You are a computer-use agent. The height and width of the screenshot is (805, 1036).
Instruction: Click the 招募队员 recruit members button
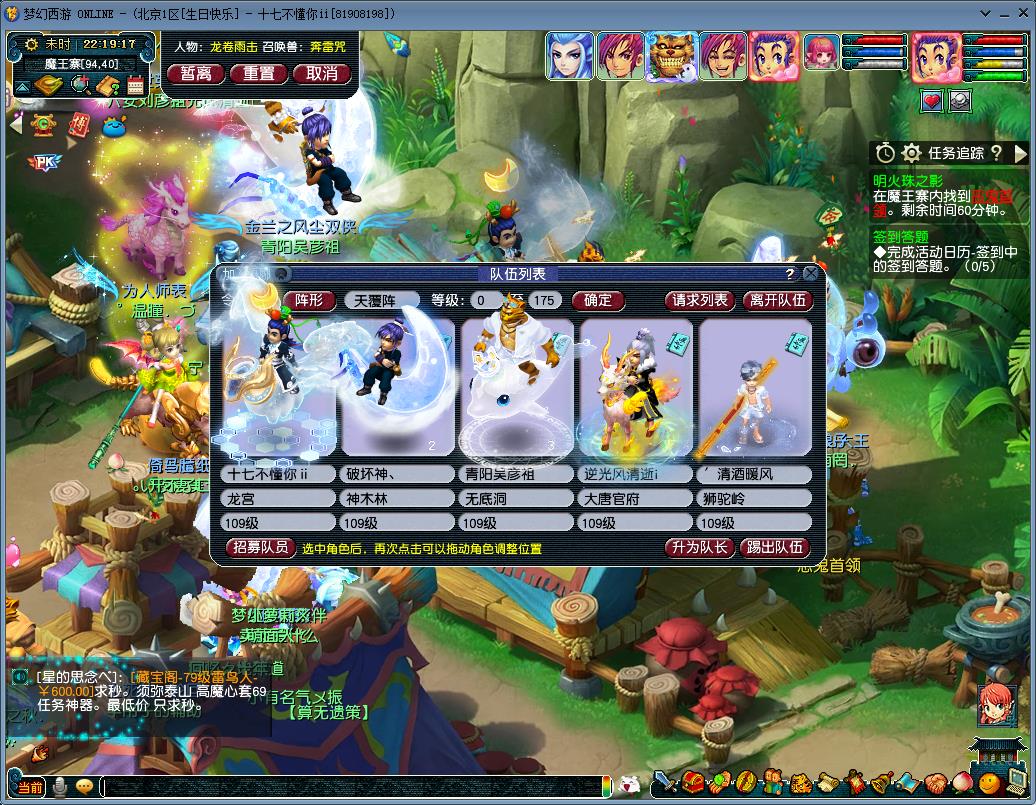pyautogui.click(x=260, y=547)
